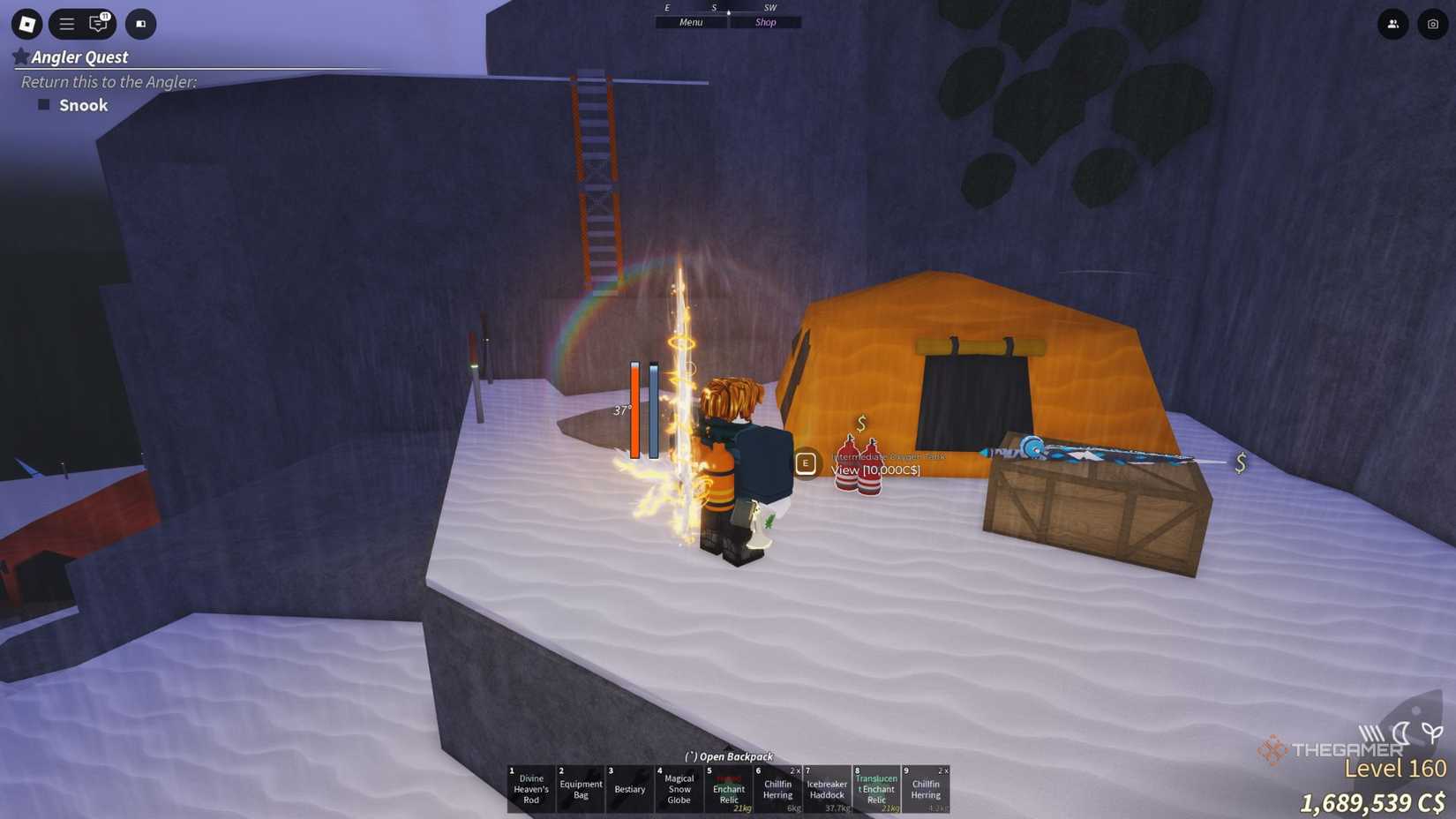
Task: Open the friends icon in top-right
Action: (1392, 24)
